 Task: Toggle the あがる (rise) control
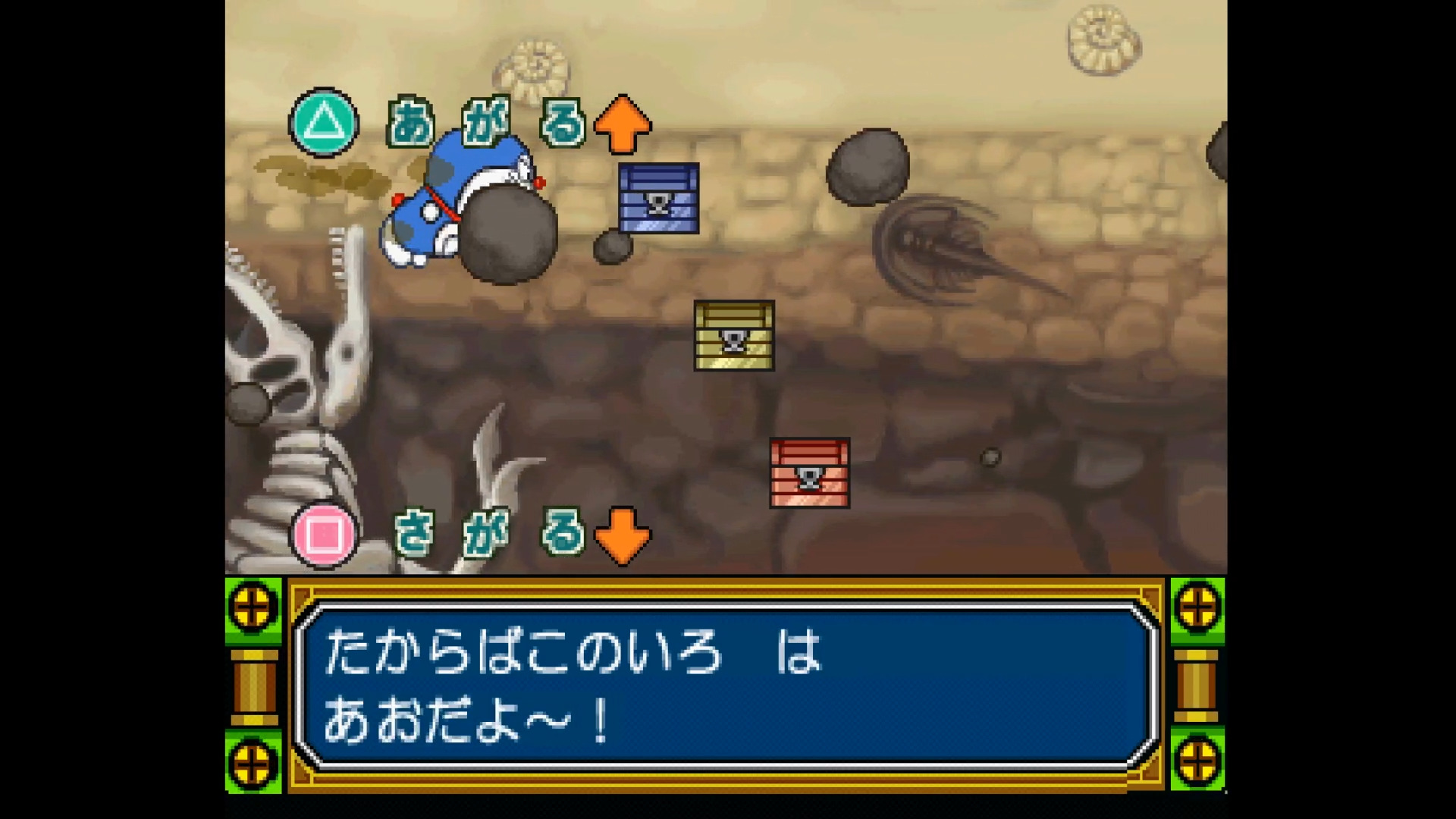click(x=485, y=121)
